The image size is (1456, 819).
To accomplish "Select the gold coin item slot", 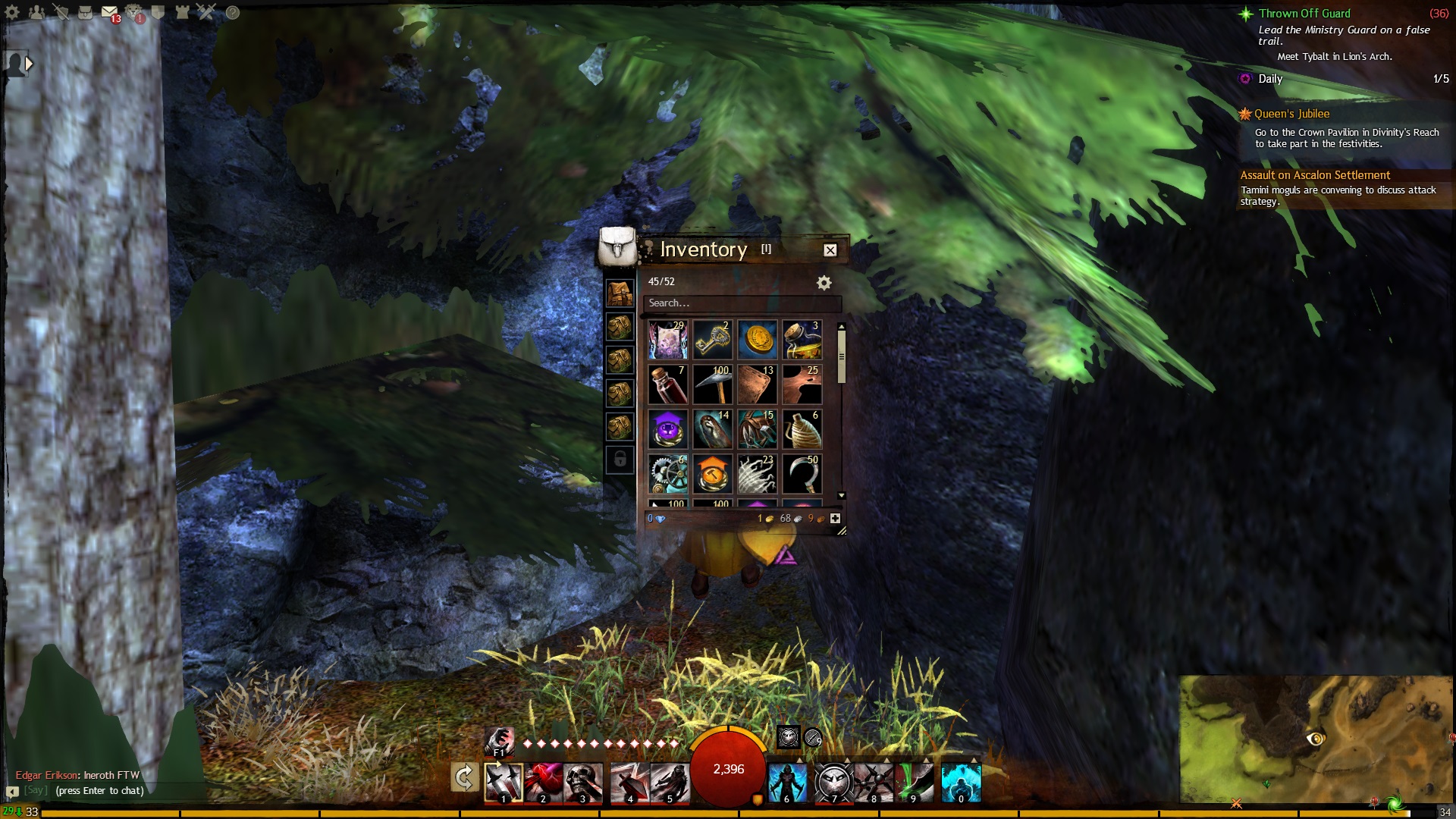I will (x=757, y=339).
